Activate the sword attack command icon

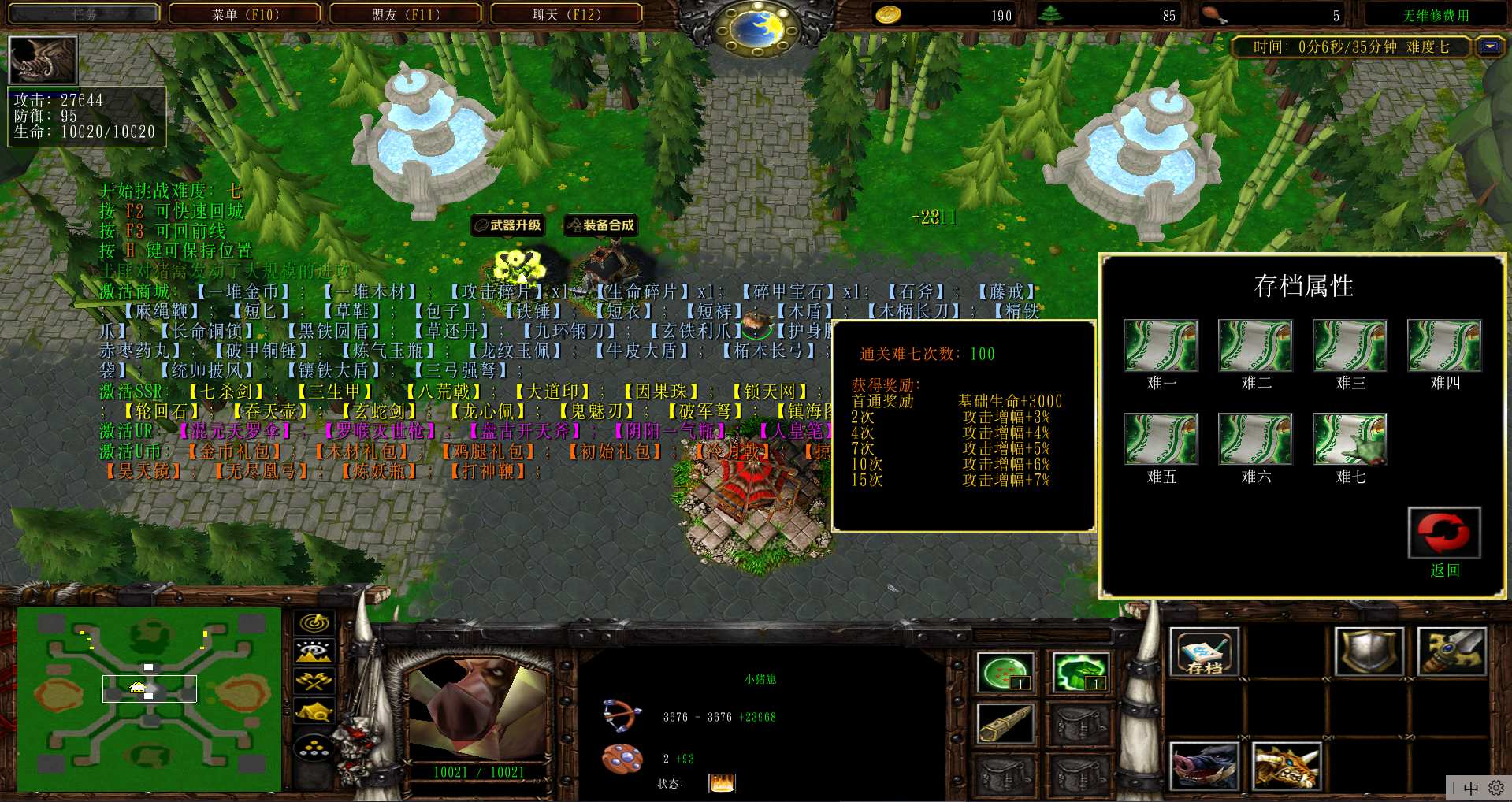(1451, 653)
